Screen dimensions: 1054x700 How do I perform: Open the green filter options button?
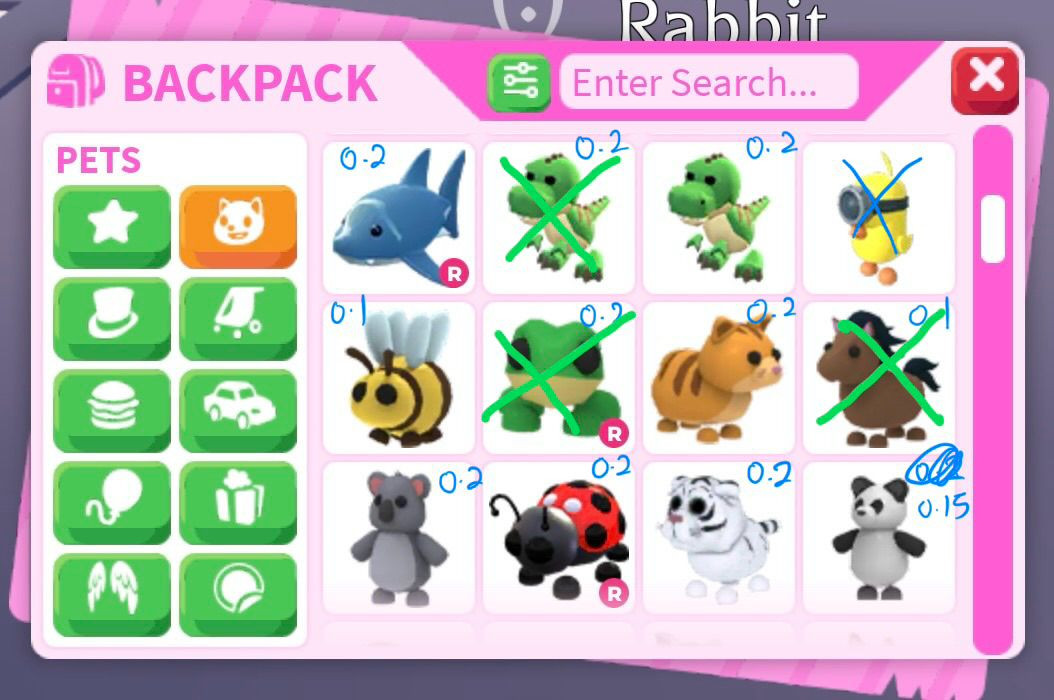click(x=518, y=82)
